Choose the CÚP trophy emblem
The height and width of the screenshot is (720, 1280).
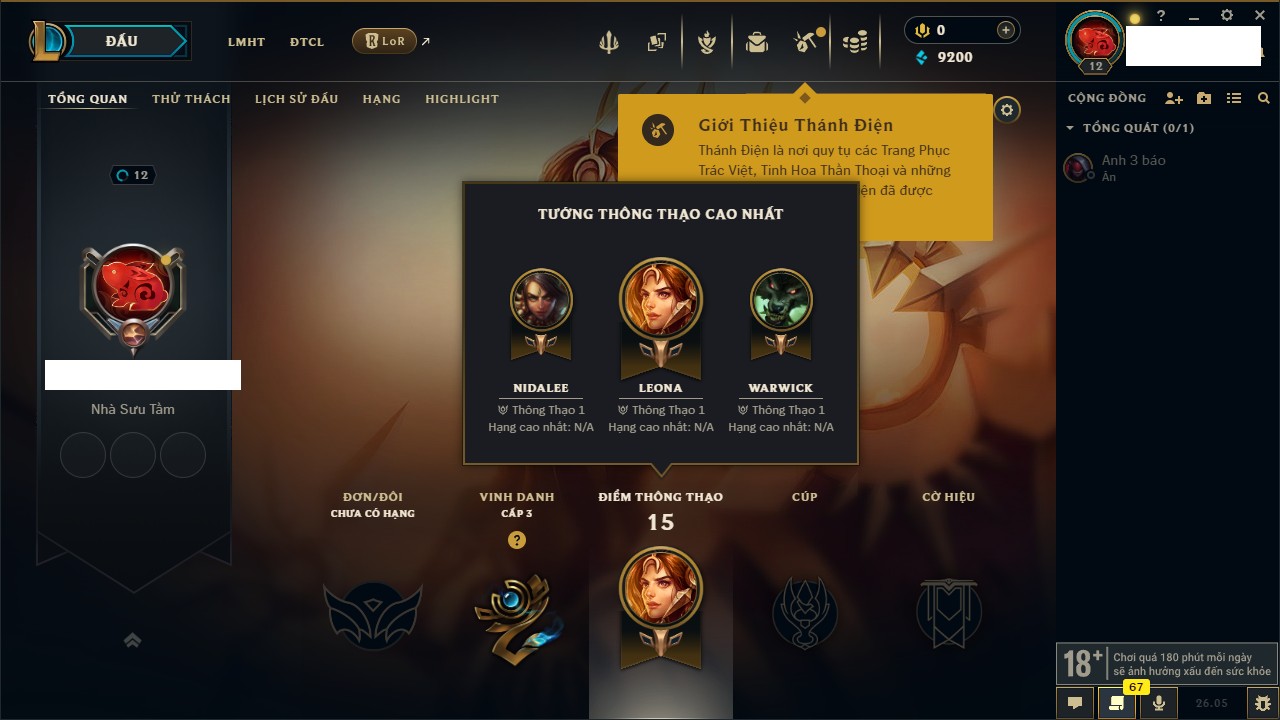pyautogui.click(x=804, y=613)
